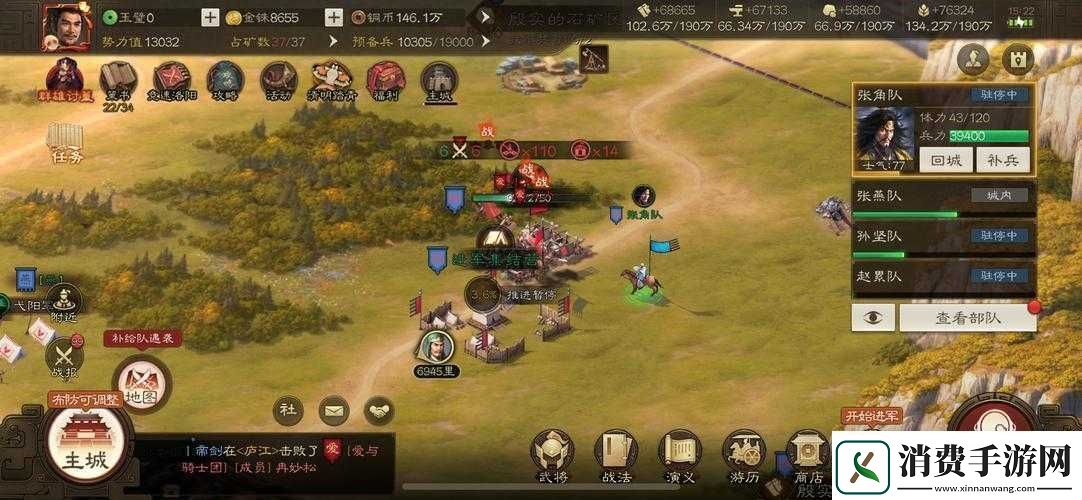This screenshot has height=500, width=1082.
Task: Open the 武将 generals menu
Action: (552, 455)
